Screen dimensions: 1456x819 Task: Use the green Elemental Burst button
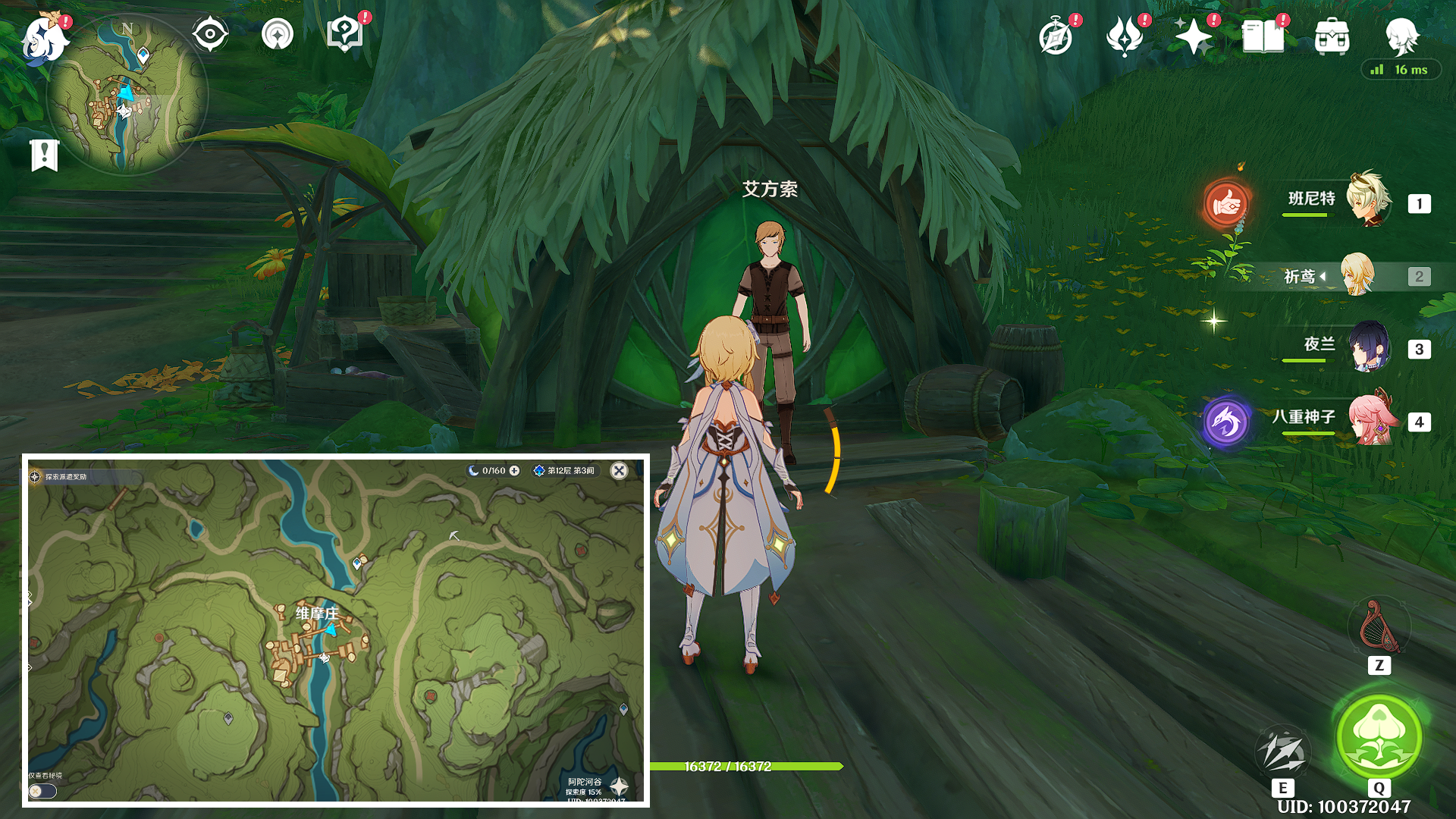[x=1379, y=736]
